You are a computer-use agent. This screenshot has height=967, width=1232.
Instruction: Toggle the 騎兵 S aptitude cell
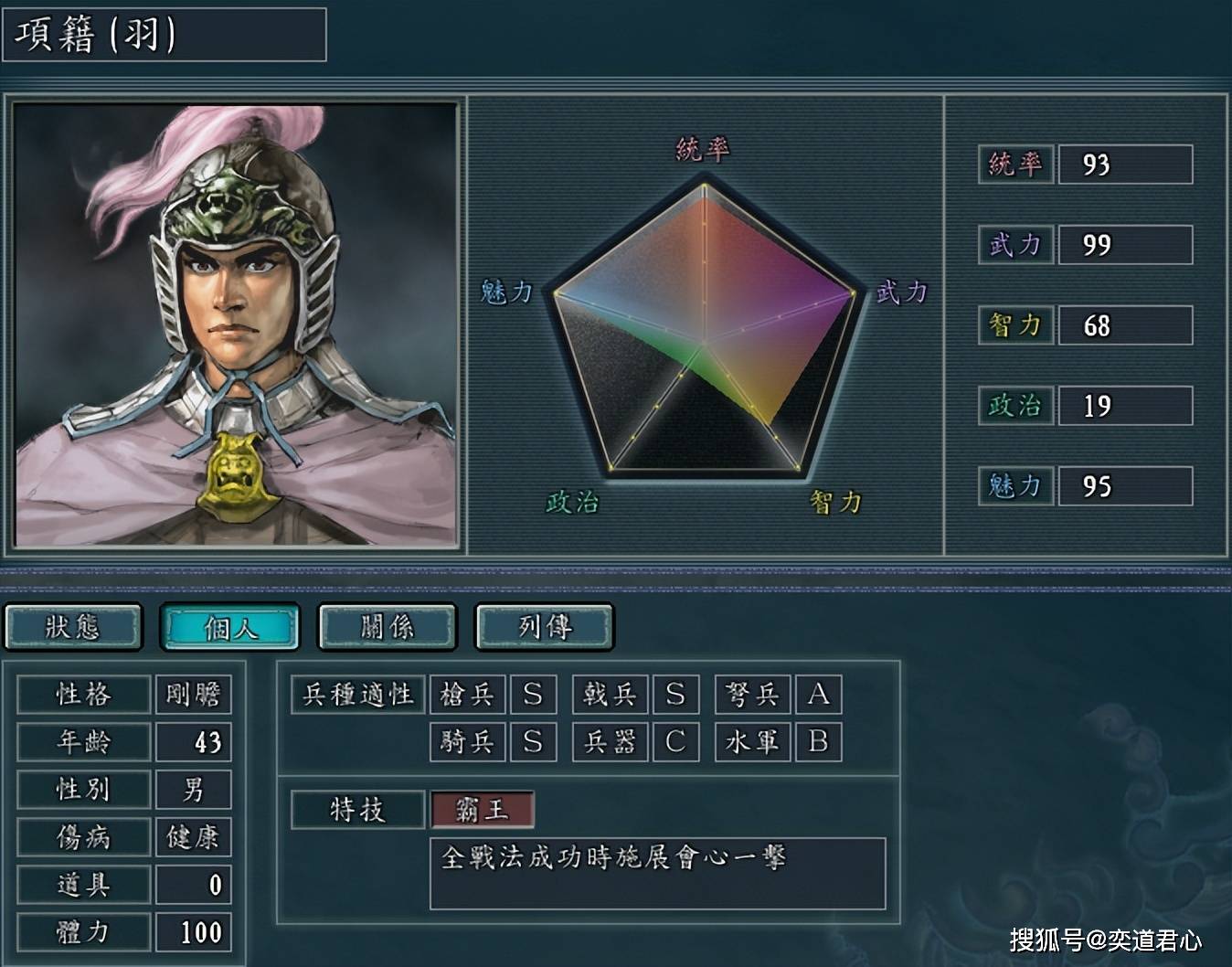(x=534, y=743)
